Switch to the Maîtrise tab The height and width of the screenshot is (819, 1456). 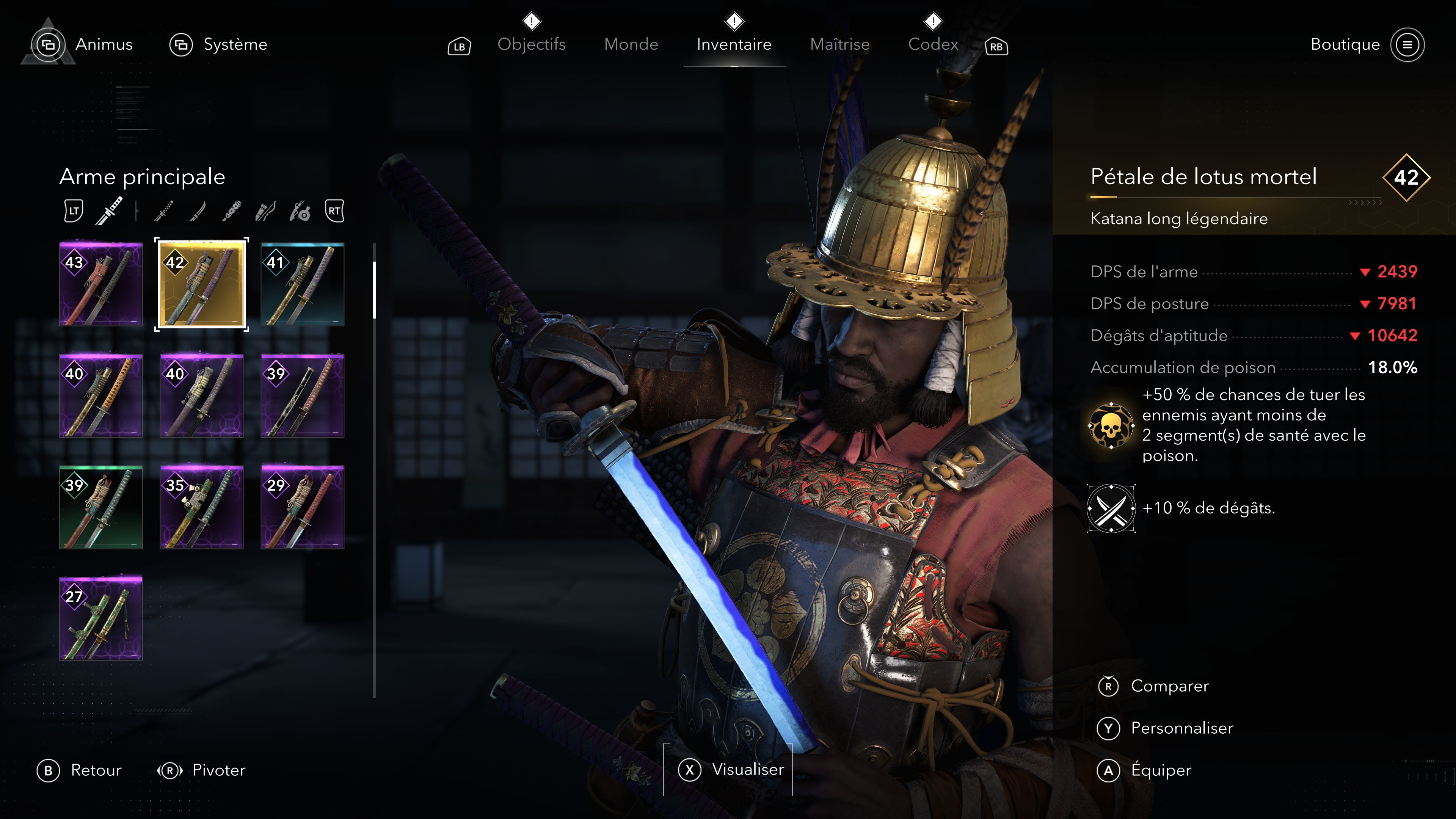click(840, 45)
